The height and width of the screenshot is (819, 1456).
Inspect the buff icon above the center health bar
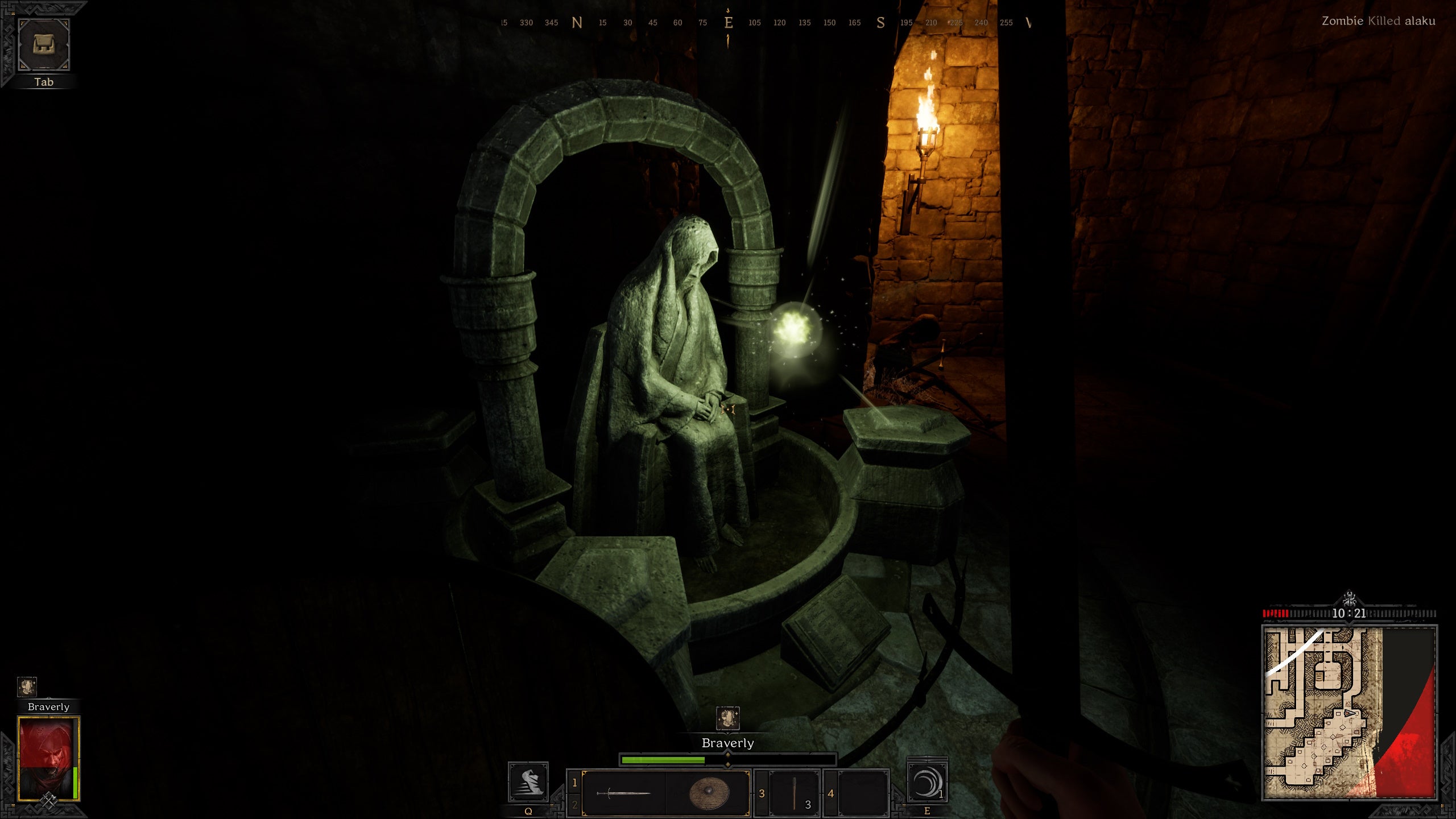click(727, 718)
